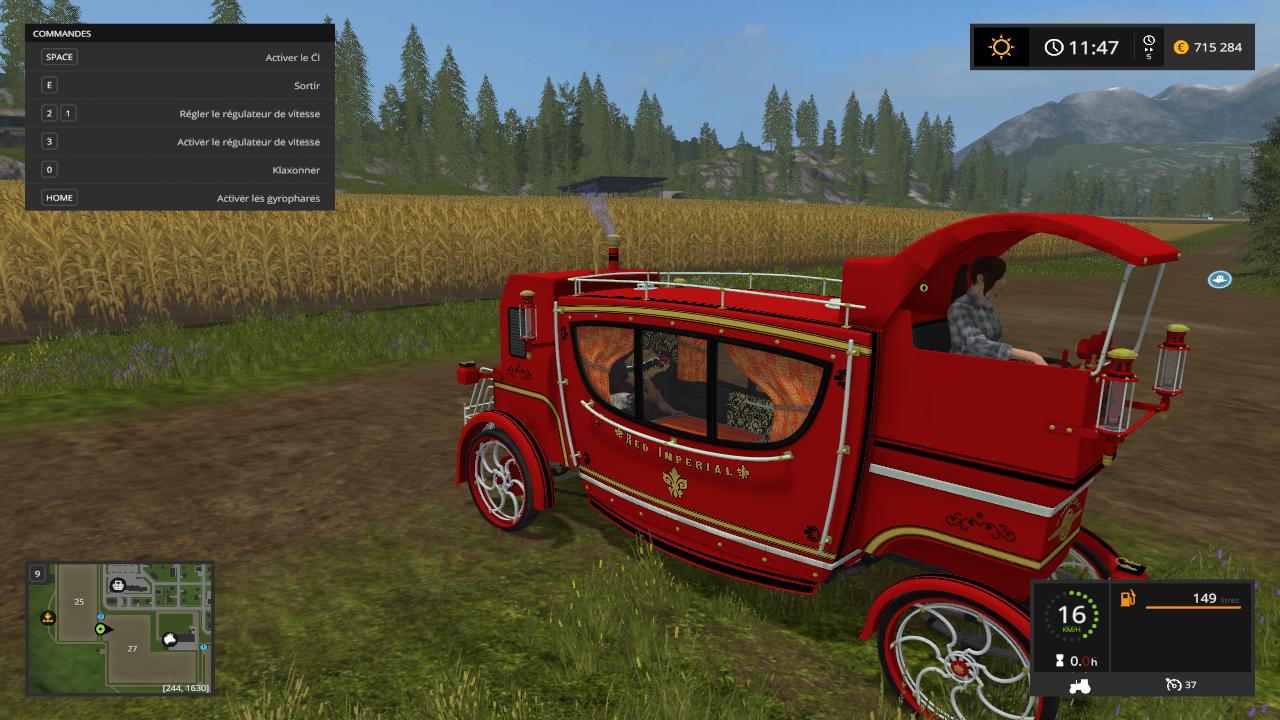Screen dimensions: 1280x720
Task: Select the yellow unloading-point marker on the minimap
Action: (x=46, y=618)
